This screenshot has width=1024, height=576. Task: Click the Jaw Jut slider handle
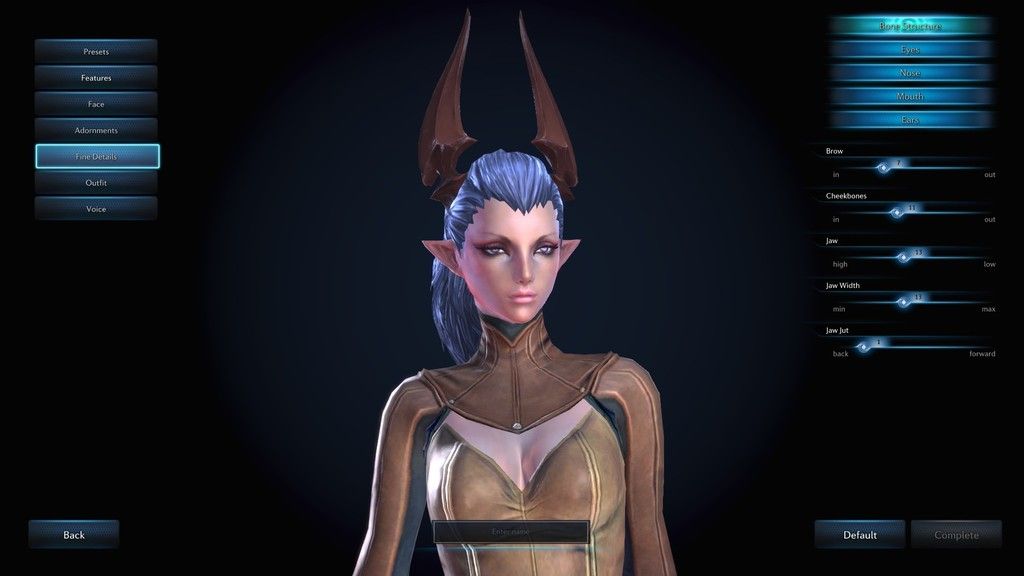863,347
